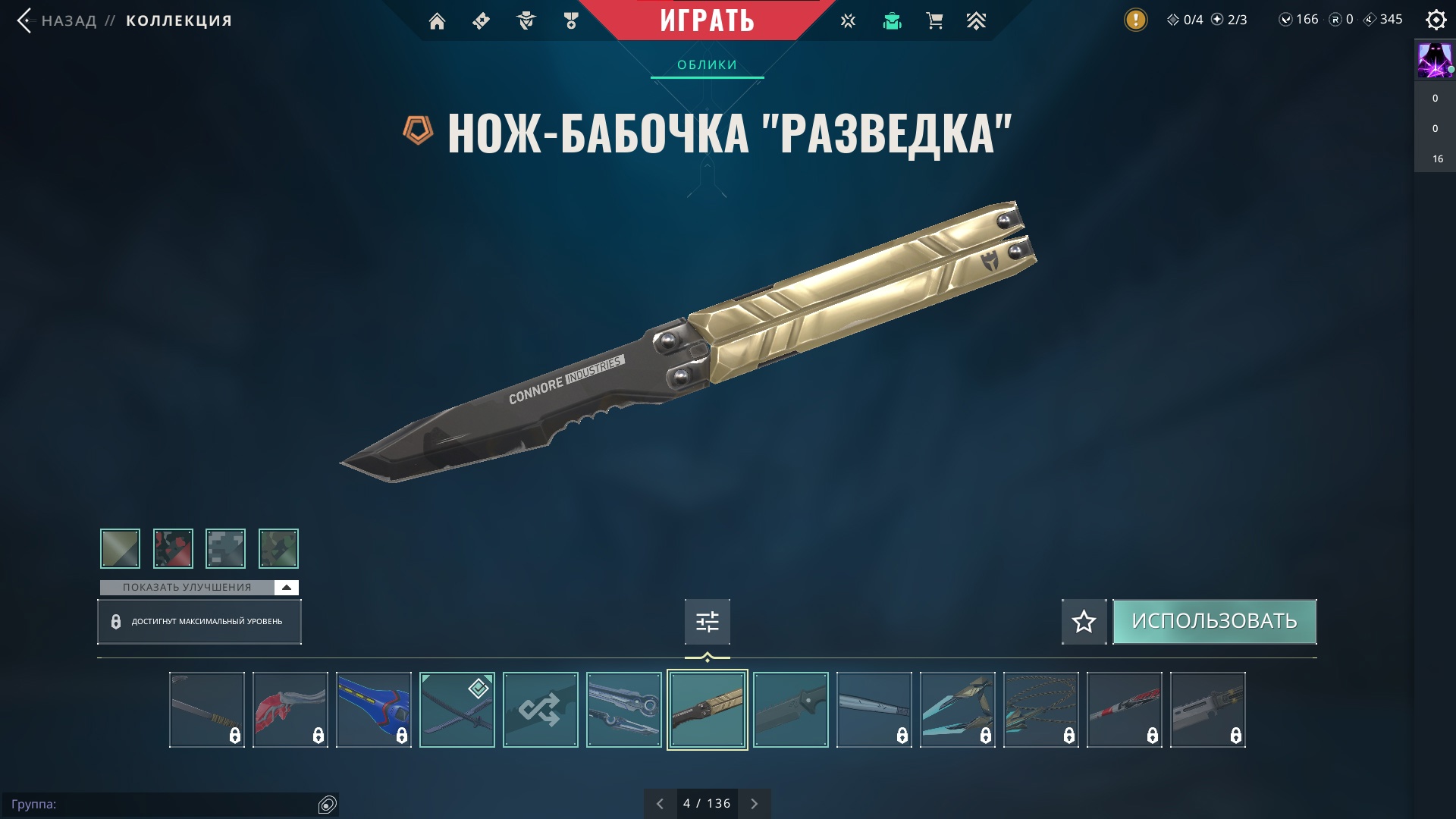This screenshot has height=819, width=1456.
Task: Open the shopping cart store
Action: click(934, 21)
